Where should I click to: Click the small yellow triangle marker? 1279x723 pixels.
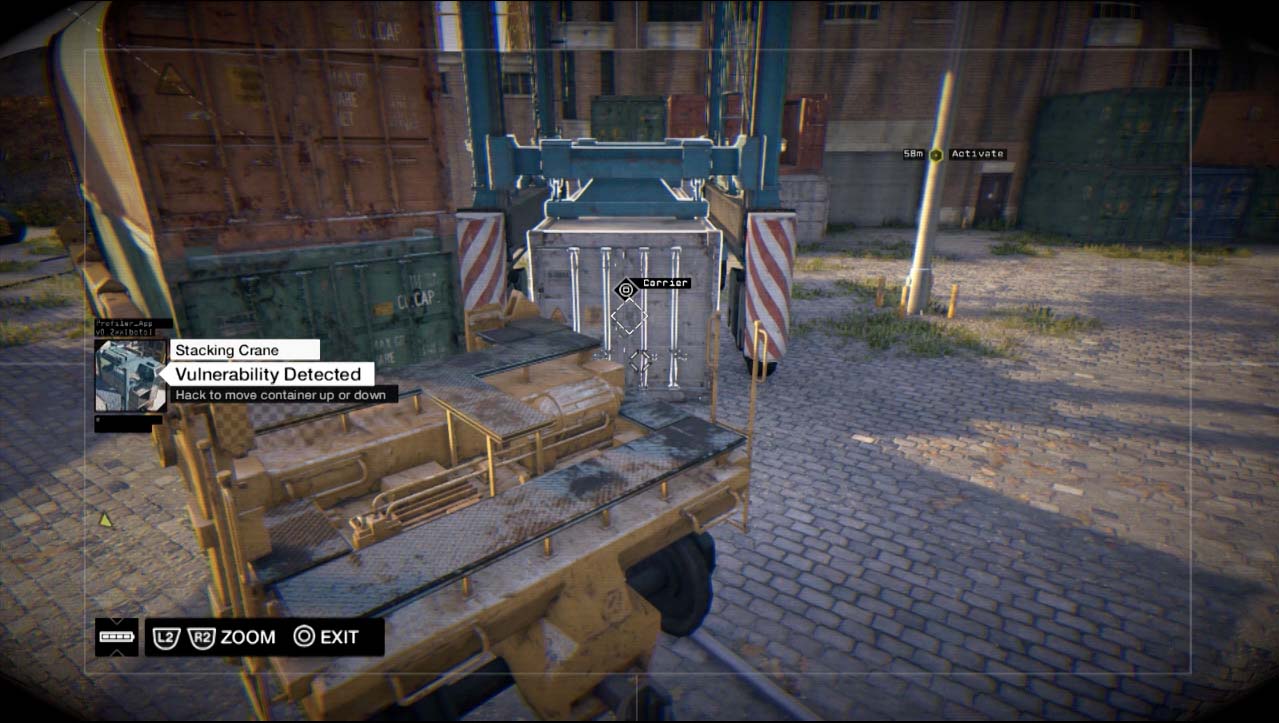105,519
